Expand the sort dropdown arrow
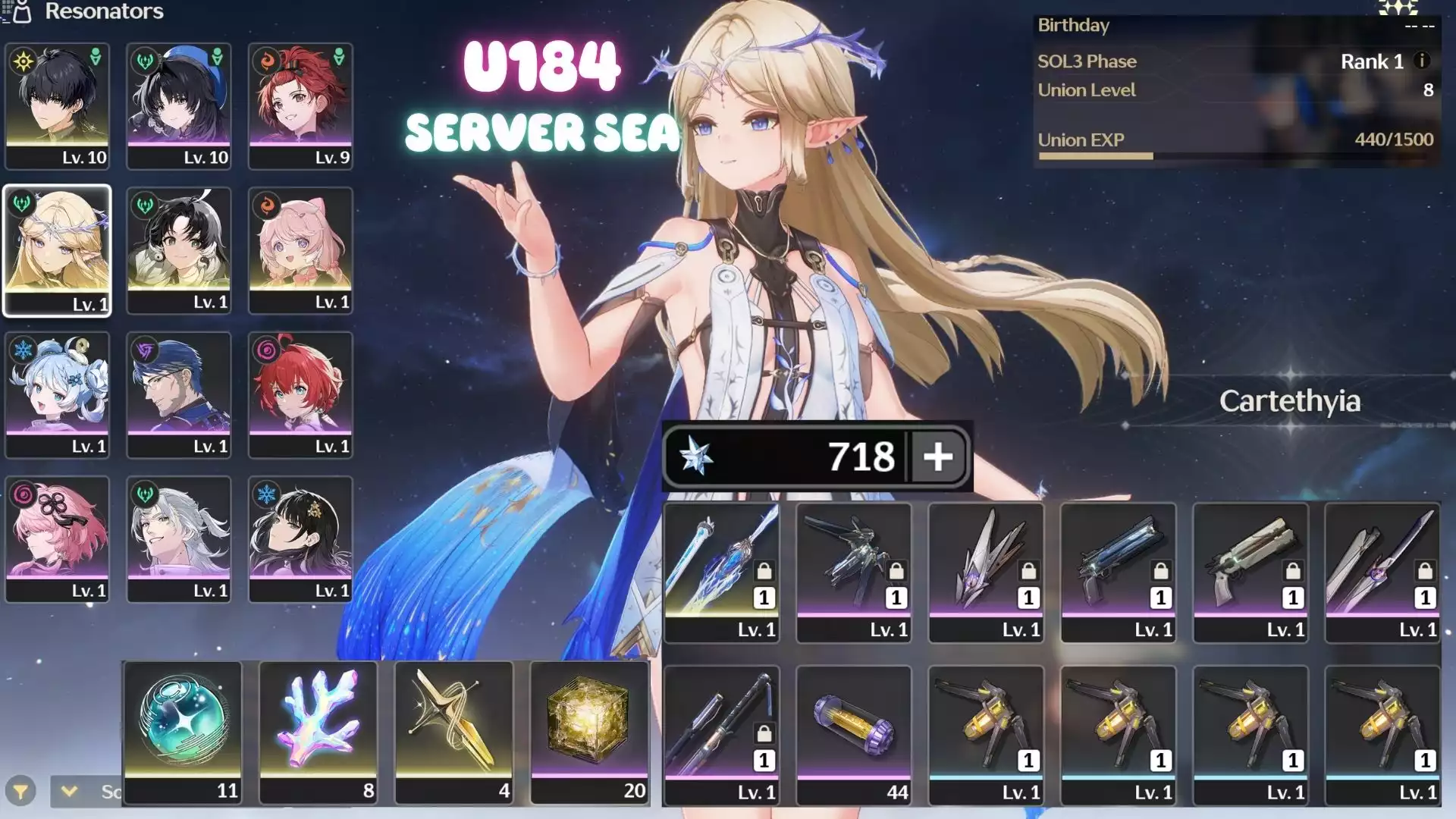The image size is (1456, 819). click(70, 792)
